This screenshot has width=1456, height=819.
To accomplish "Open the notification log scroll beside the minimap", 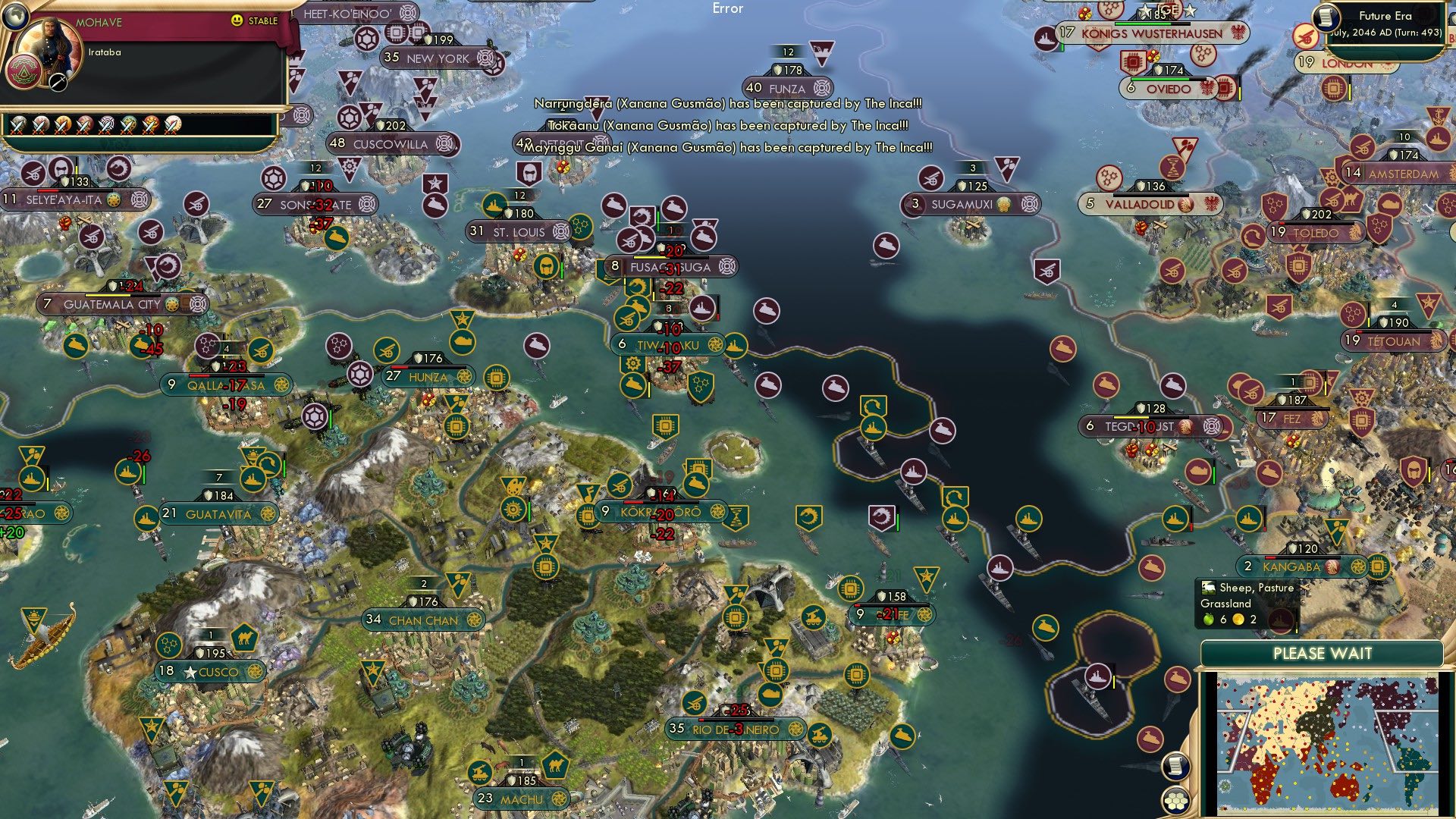I will point(1178,766).
